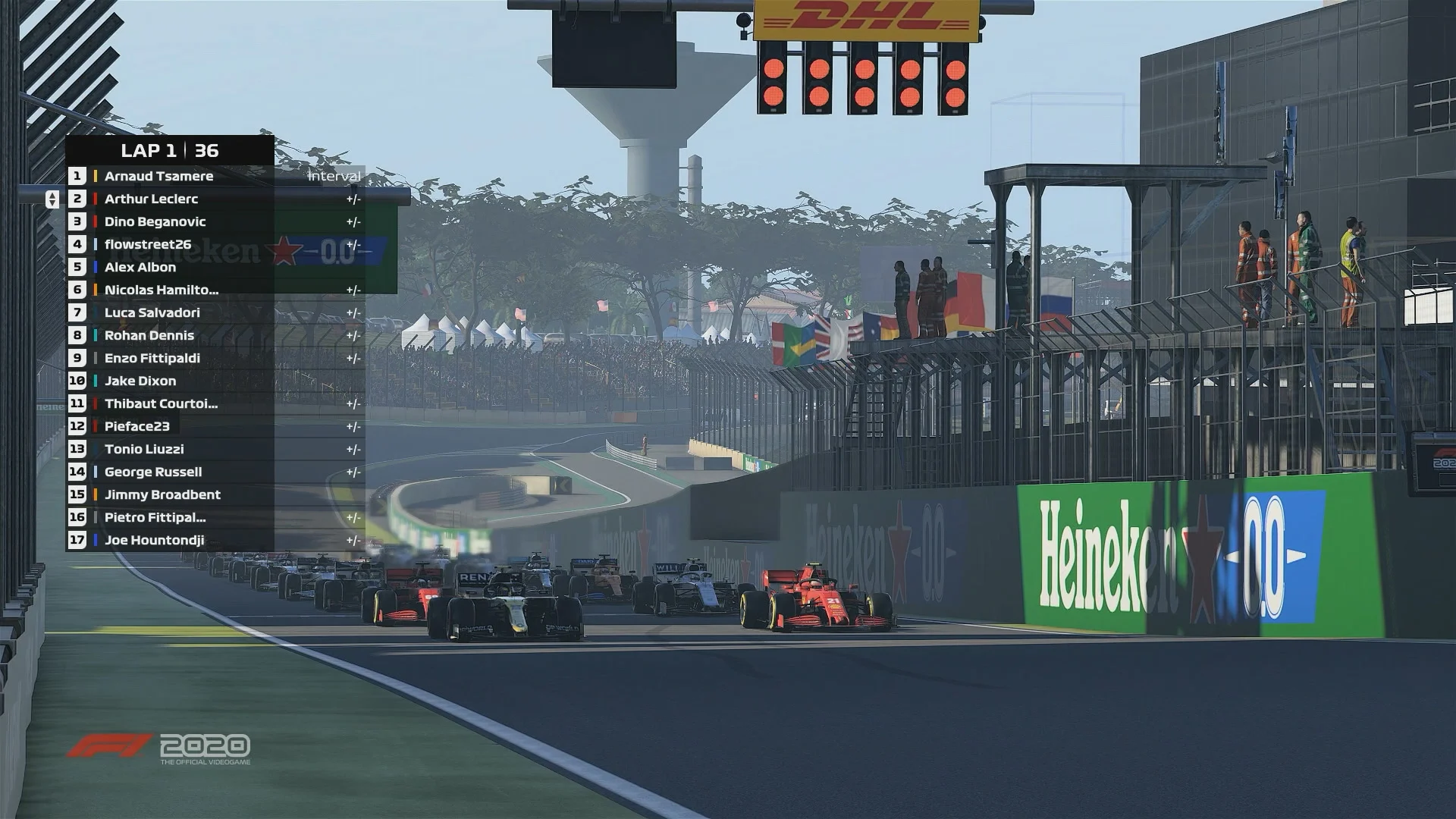Viewport: 1456px width, 819px height.
Task: Click the up/down spectator scroll arrows icon
Action: (51, 199)
